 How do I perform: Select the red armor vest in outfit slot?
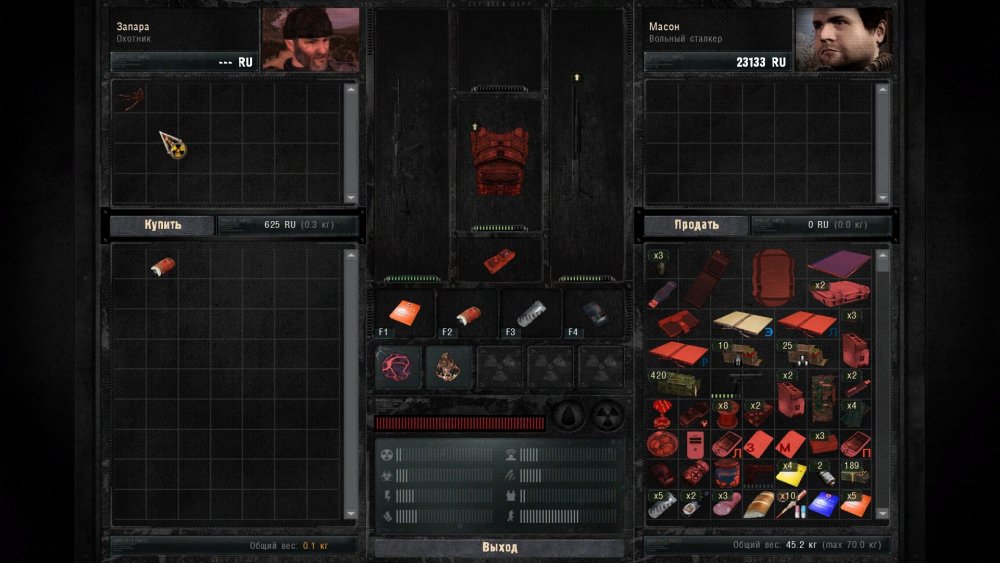pyautogui.click(x=498, y=161)
